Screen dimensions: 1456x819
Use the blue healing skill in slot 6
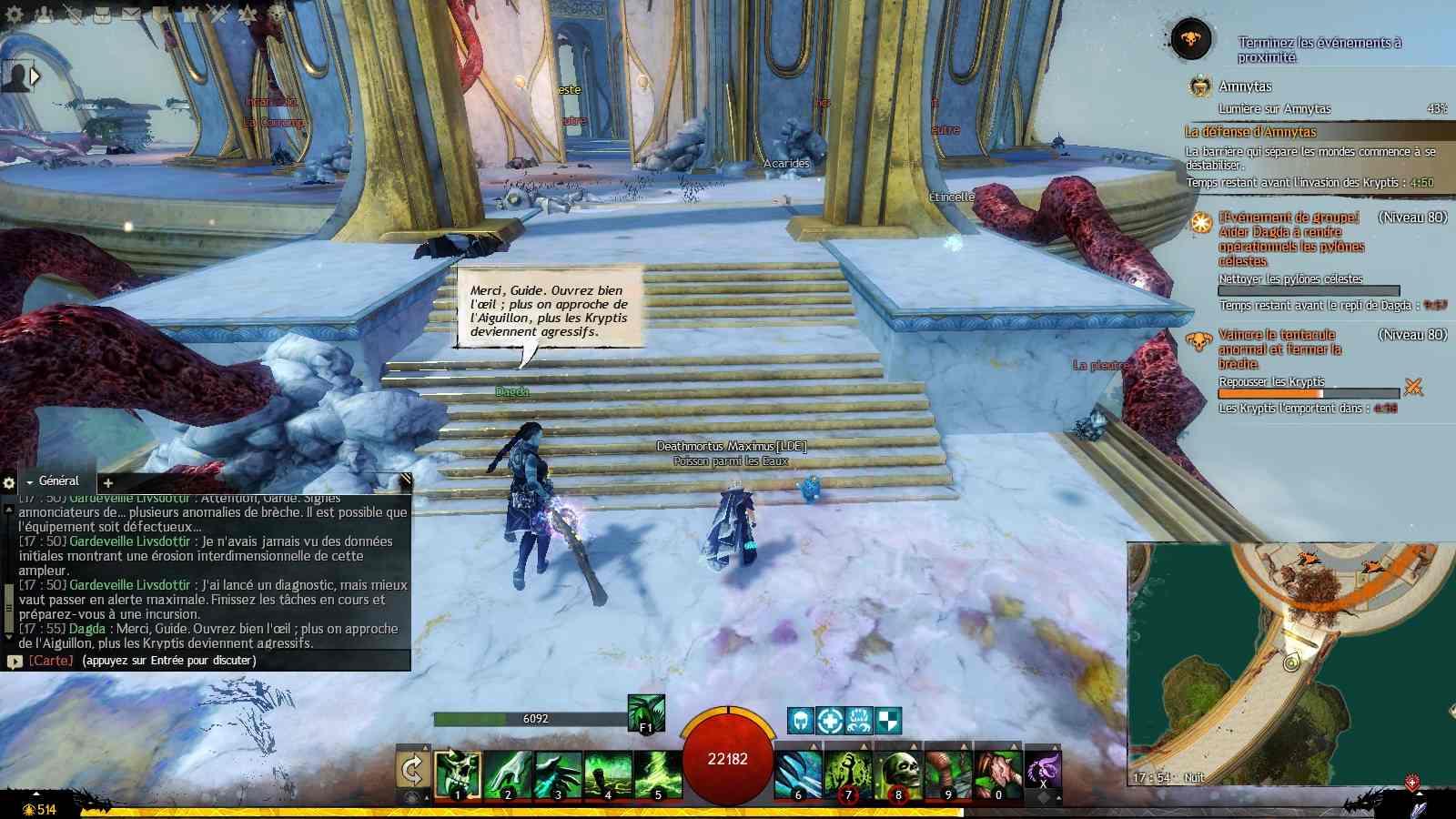[798, 773]
